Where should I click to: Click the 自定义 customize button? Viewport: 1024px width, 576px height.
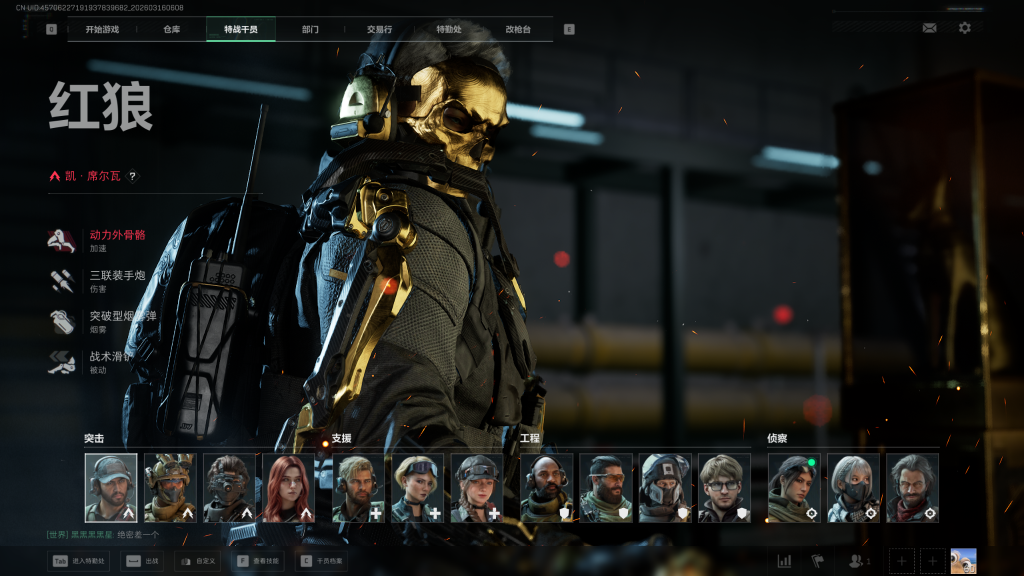[x=197, y=561]
